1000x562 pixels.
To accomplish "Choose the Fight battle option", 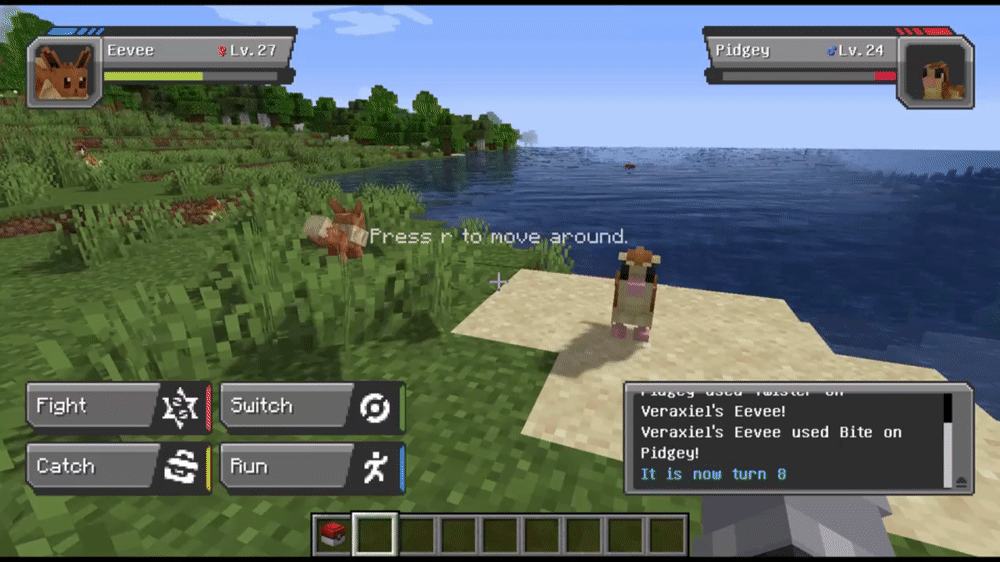I will coord(117,407).
